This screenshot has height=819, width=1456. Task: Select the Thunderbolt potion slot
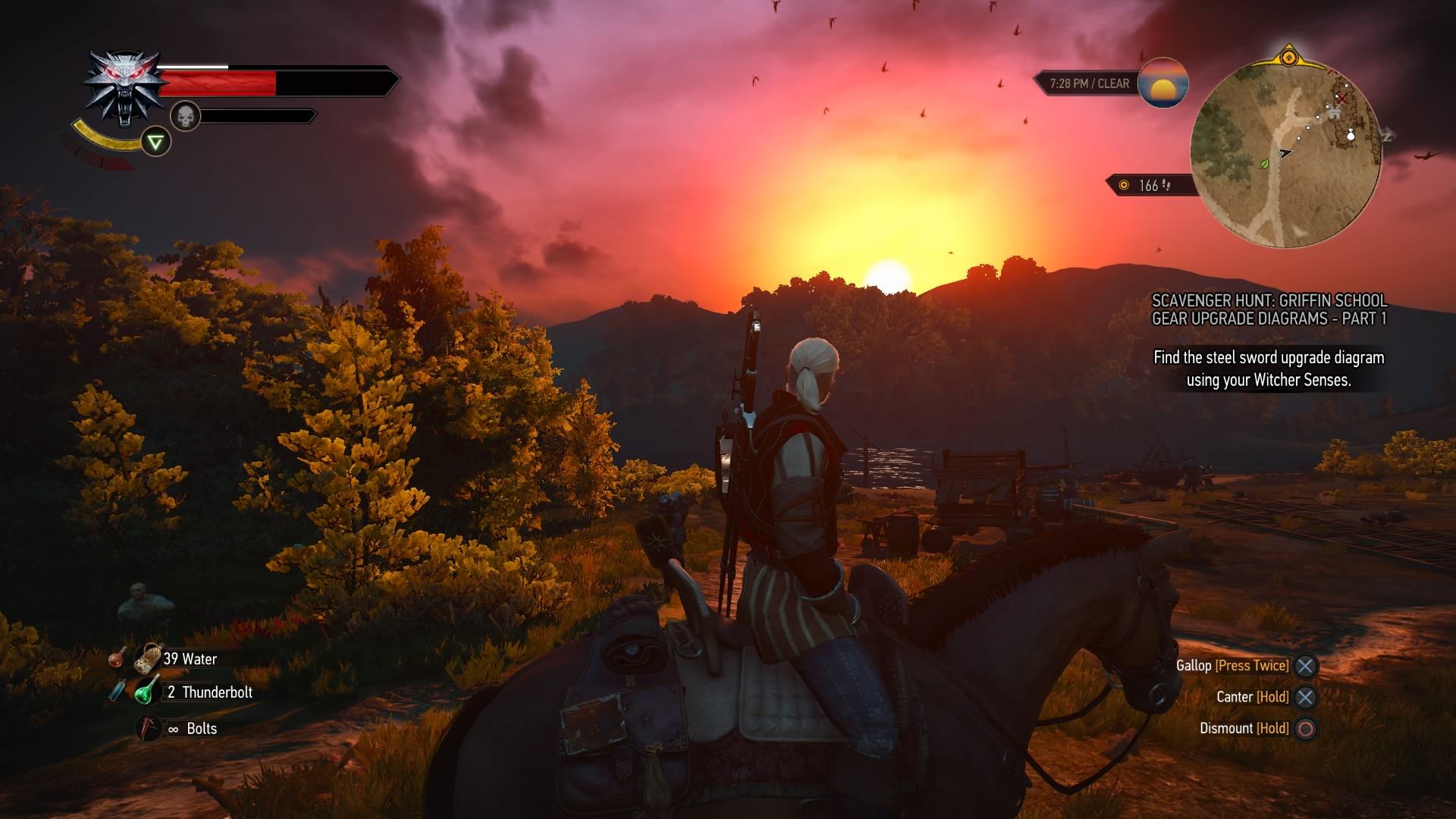click(x=147, y=692)
